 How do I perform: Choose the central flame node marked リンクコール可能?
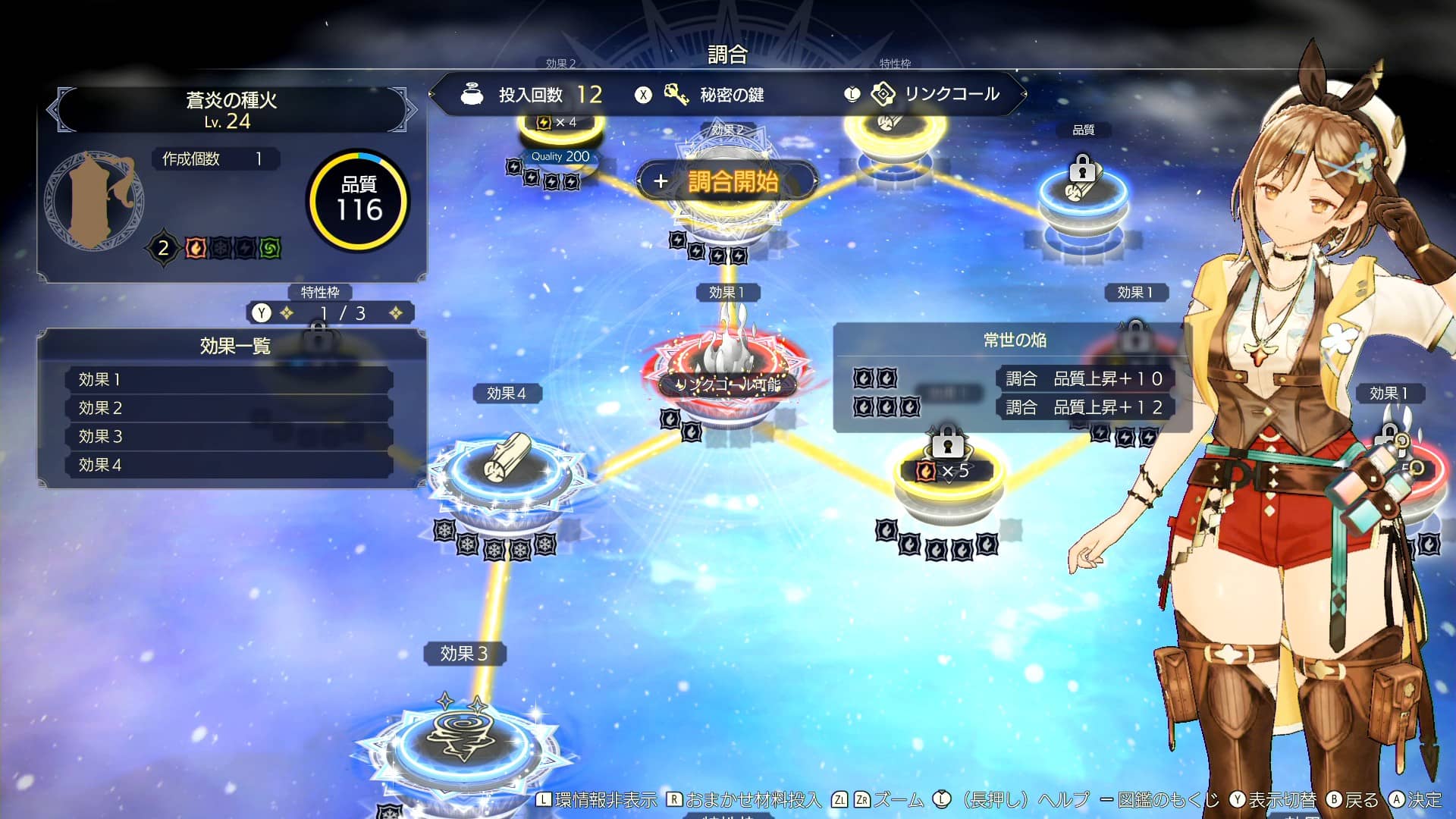tap(726, 369)
